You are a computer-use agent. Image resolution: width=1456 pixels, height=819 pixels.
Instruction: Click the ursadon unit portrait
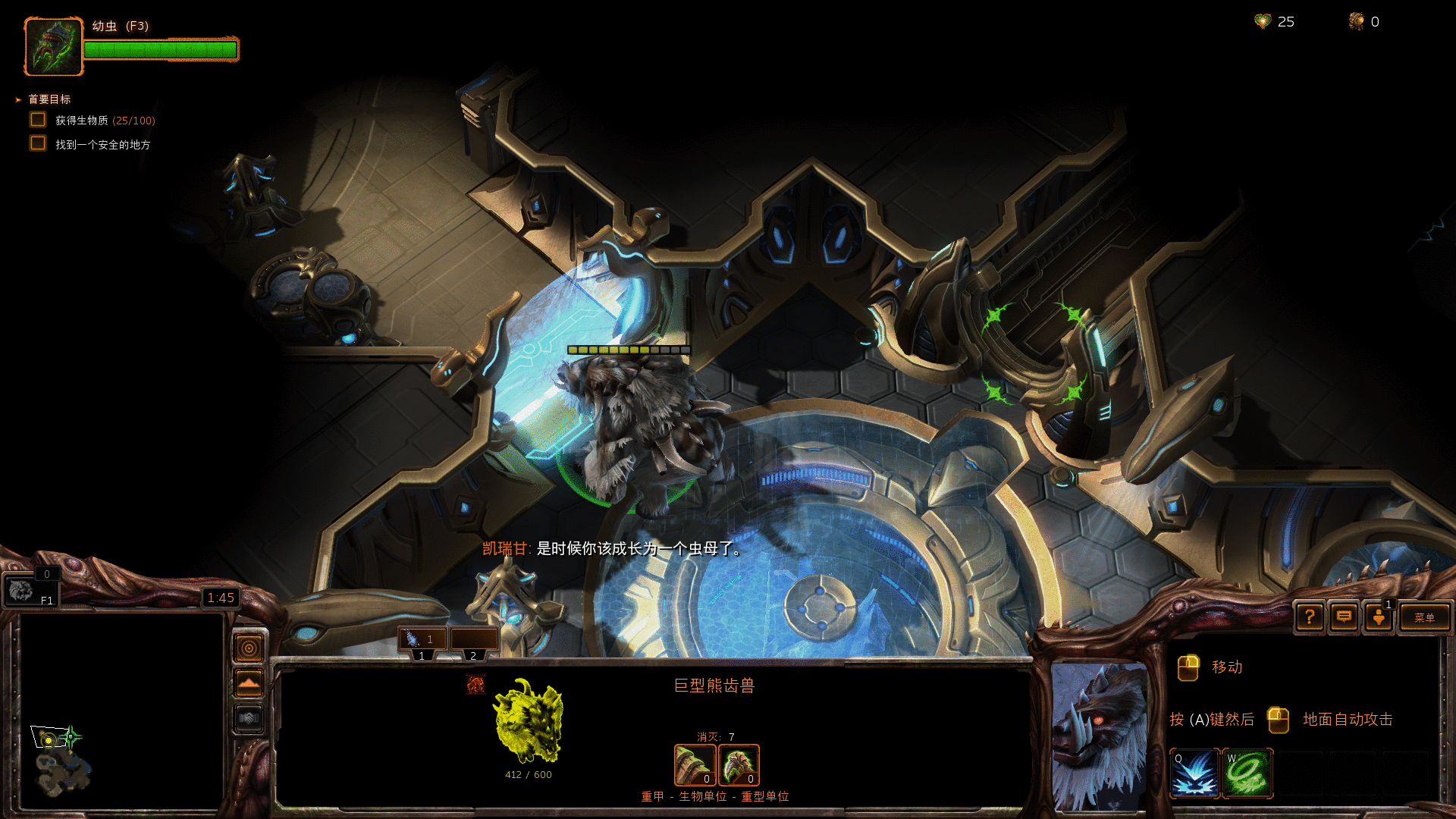[1100, 736]
